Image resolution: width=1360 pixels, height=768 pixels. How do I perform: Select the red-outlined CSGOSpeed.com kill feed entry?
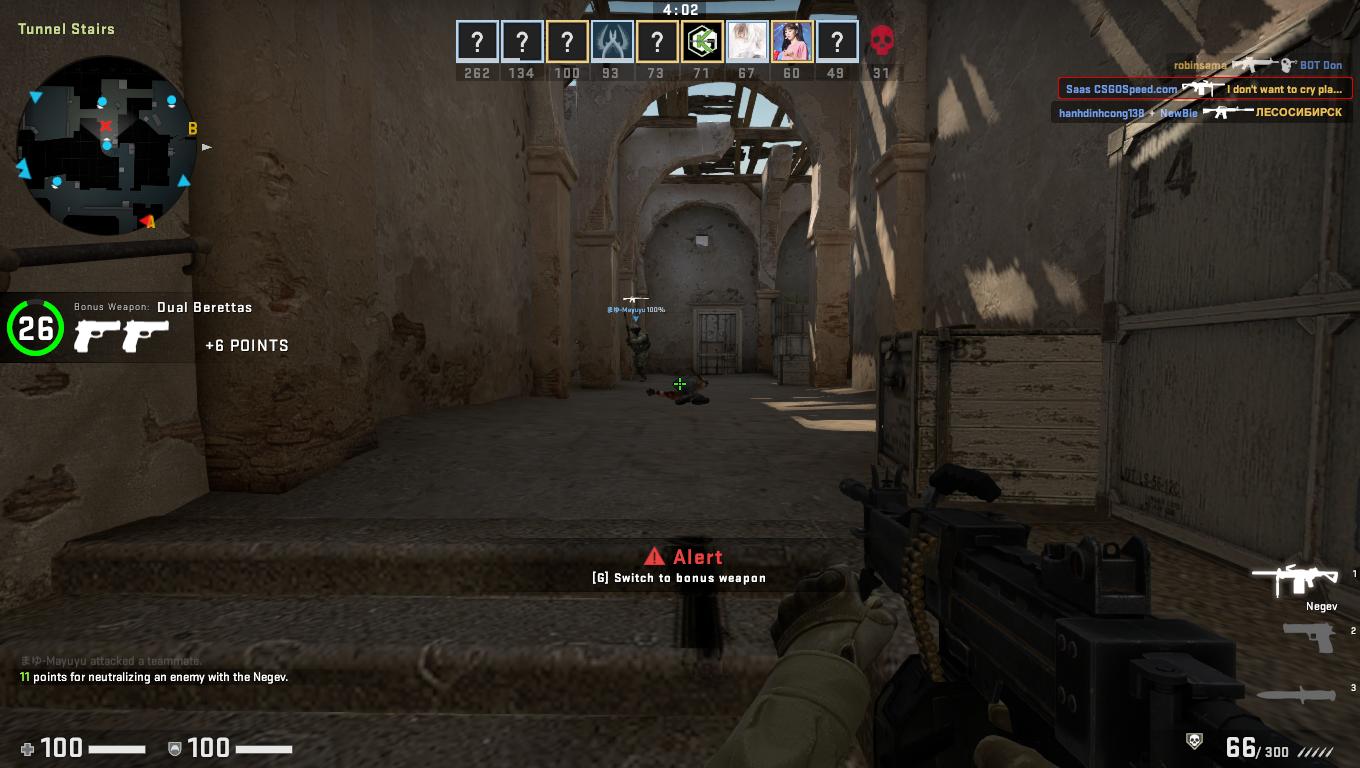coord(1205,89)
